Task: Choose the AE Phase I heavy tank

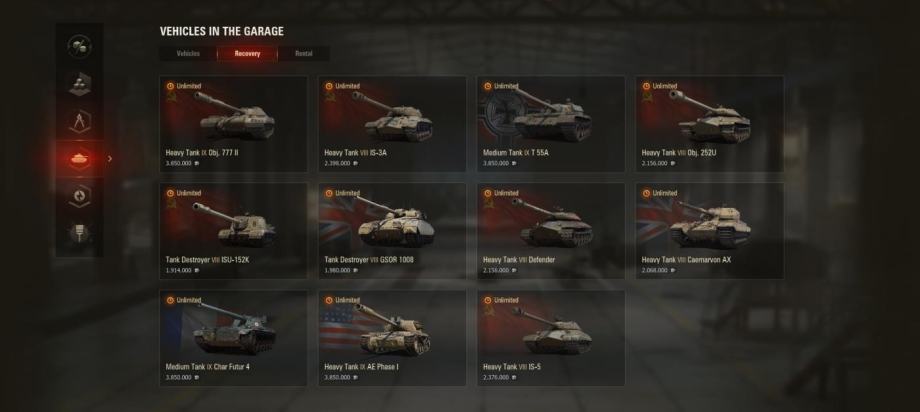Action: [x=392, y=338]
